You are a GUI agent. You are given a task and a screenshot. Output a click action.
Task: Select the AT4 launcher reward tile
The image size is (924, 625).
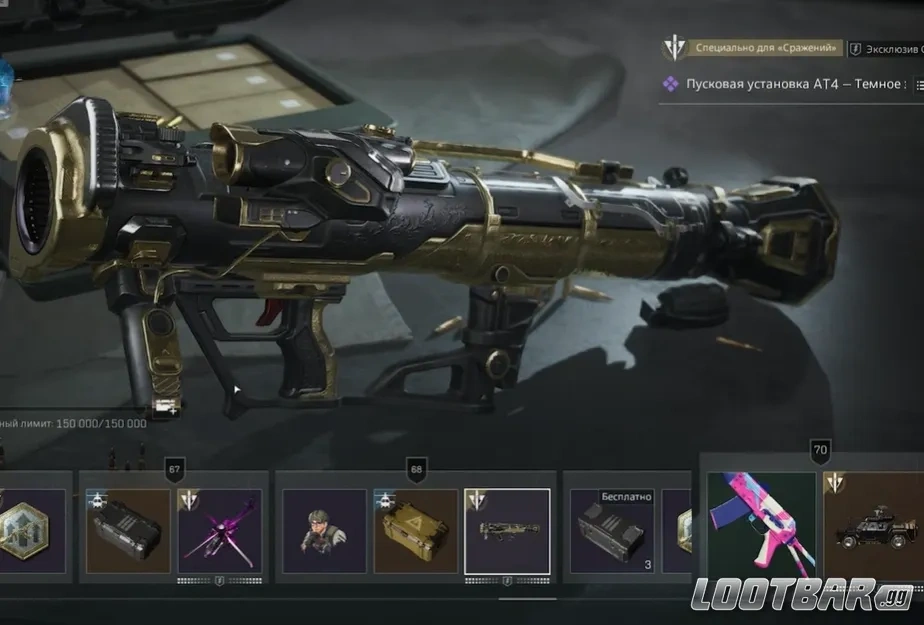tap(507, 530)
